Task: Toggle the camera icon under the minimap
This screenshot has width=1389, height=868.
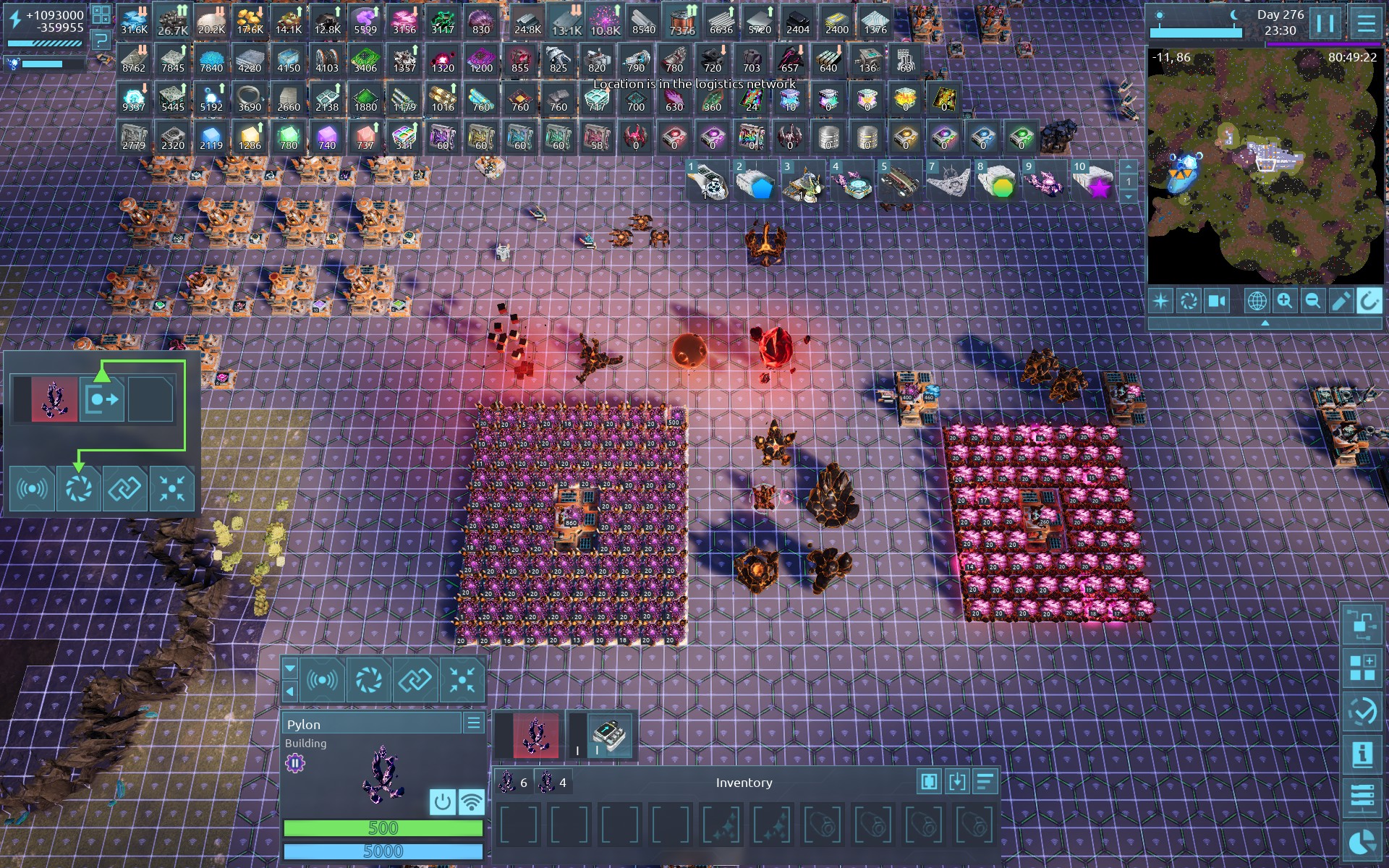Action: coord(1217,301)
